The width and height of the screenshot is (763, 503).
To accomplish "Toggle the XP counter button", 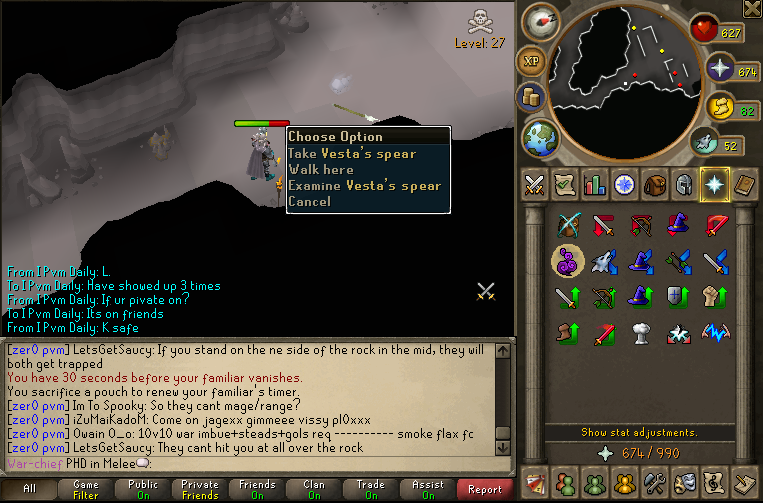I will 530,61.
